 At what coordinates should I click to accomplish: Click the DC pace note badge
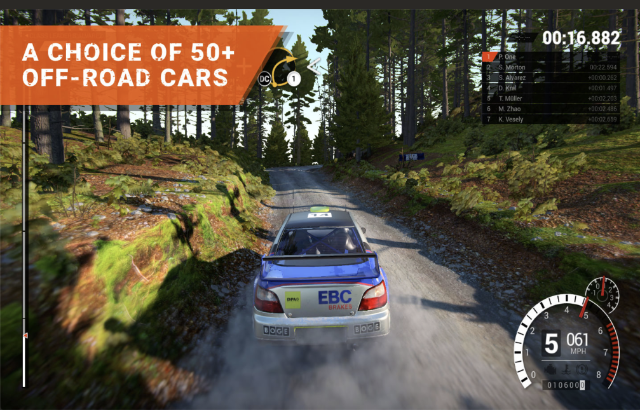pos(266,77)
